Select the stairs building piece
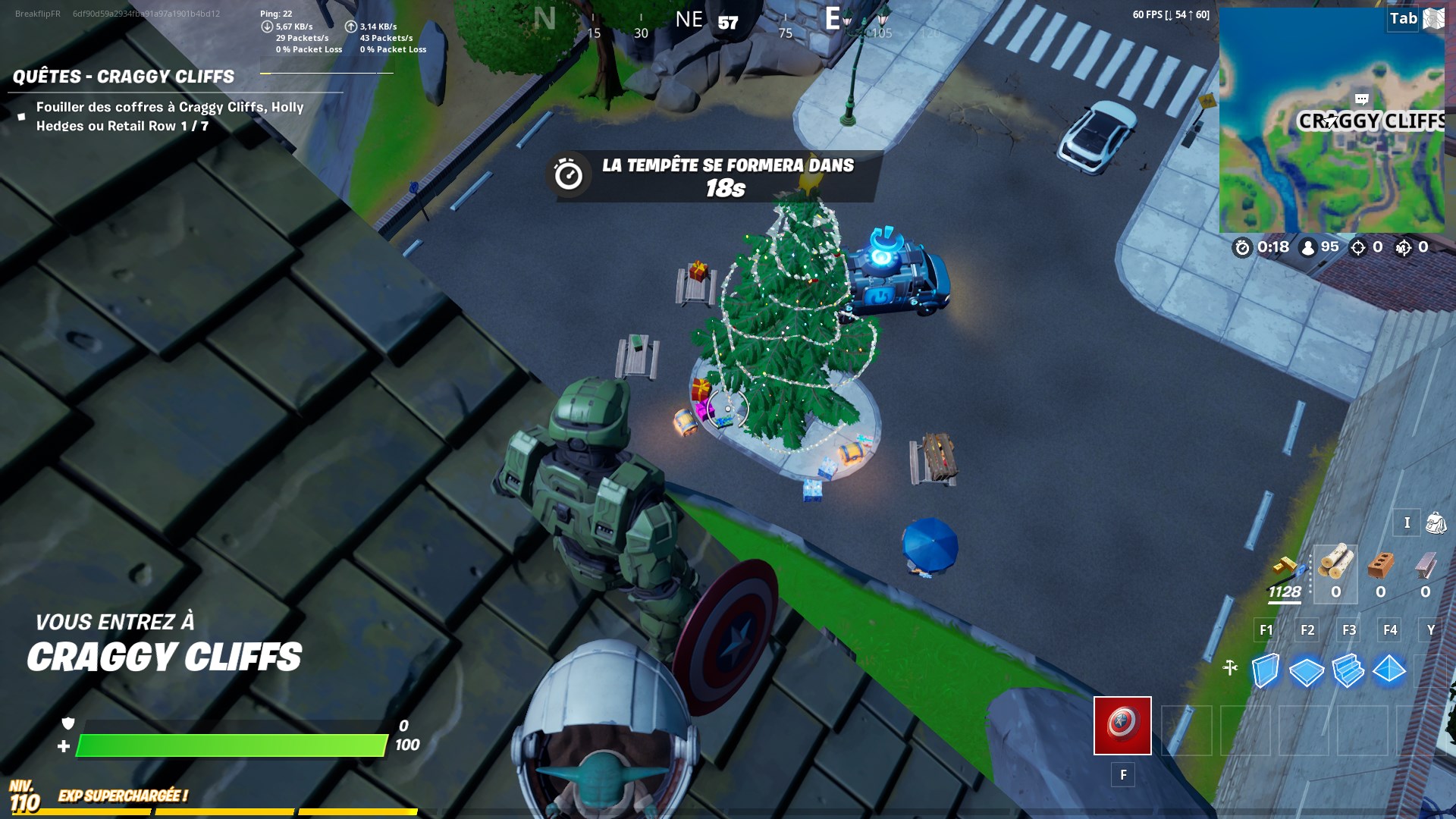The height and width of the screenshot is (819, 1456). click(1348, 670)
